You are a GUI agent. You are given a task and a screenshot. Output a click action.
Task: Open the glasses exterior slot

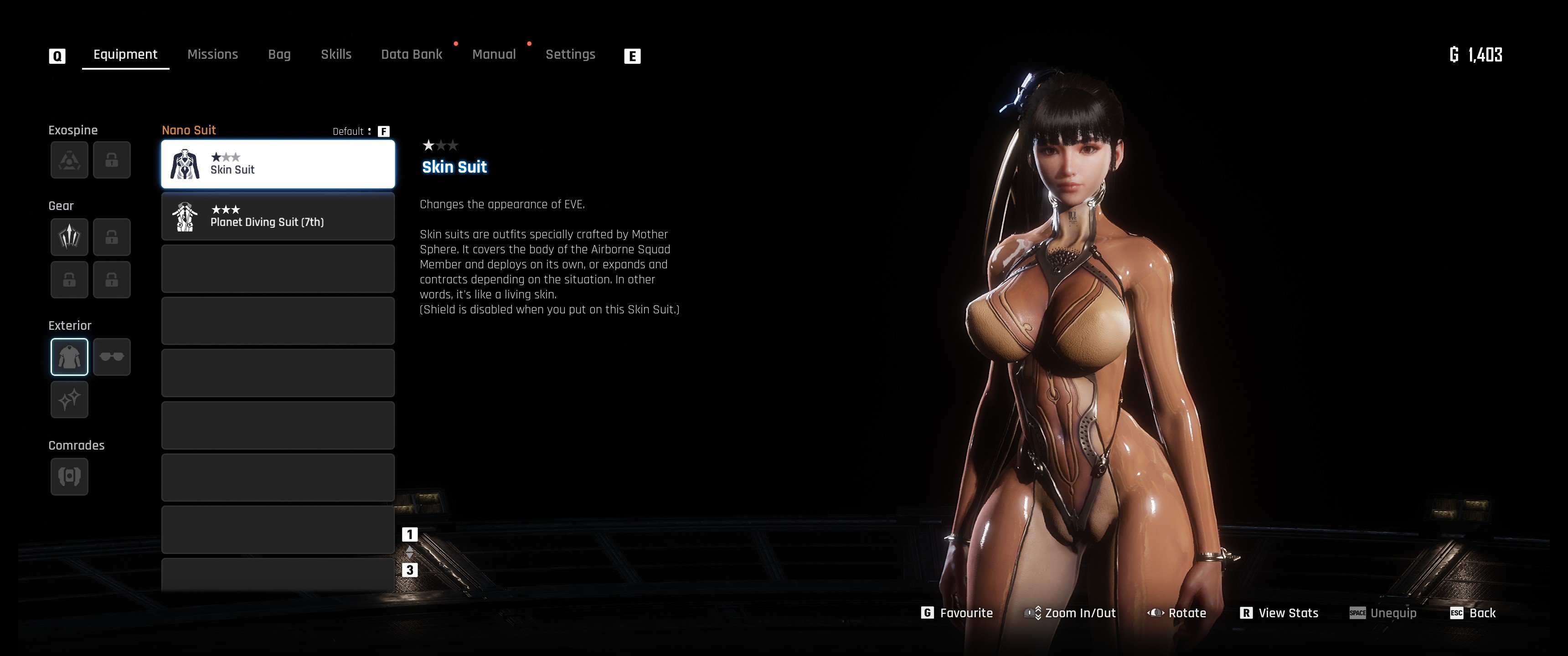coord(112,357)
